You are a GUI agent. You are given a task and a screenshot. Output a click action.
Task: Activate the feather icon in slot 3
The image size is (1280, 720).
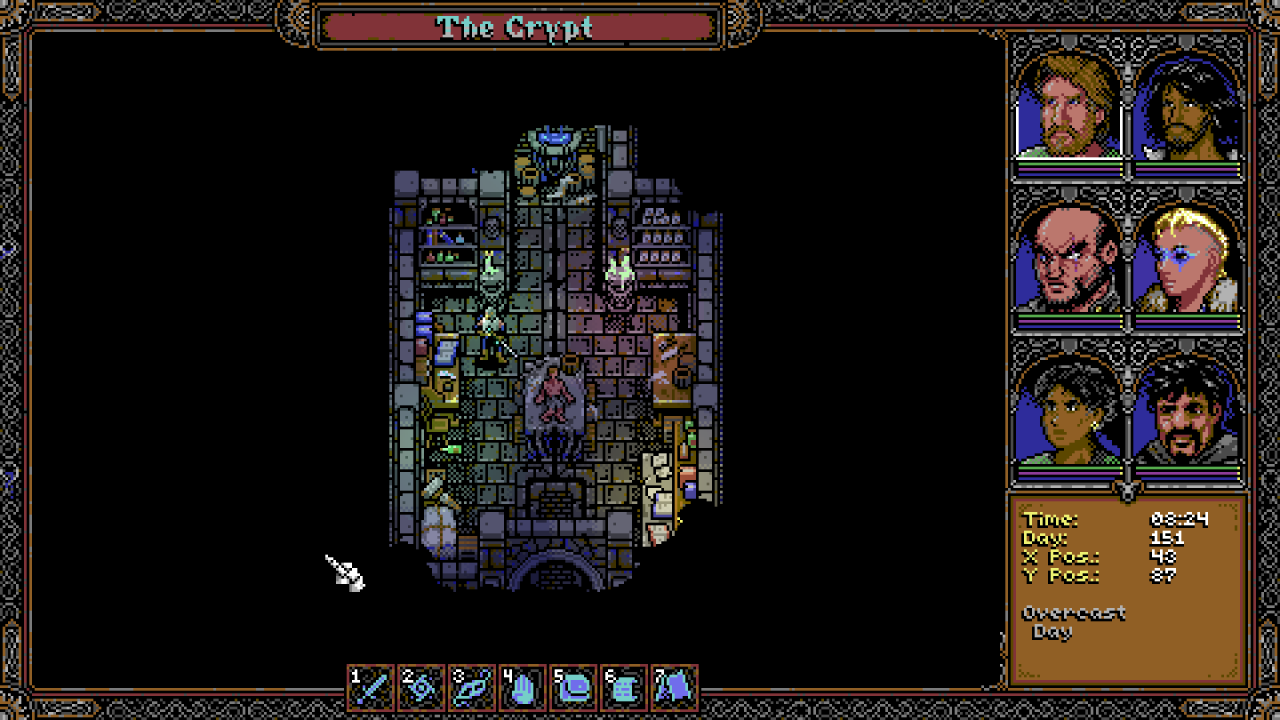[472, 687]
